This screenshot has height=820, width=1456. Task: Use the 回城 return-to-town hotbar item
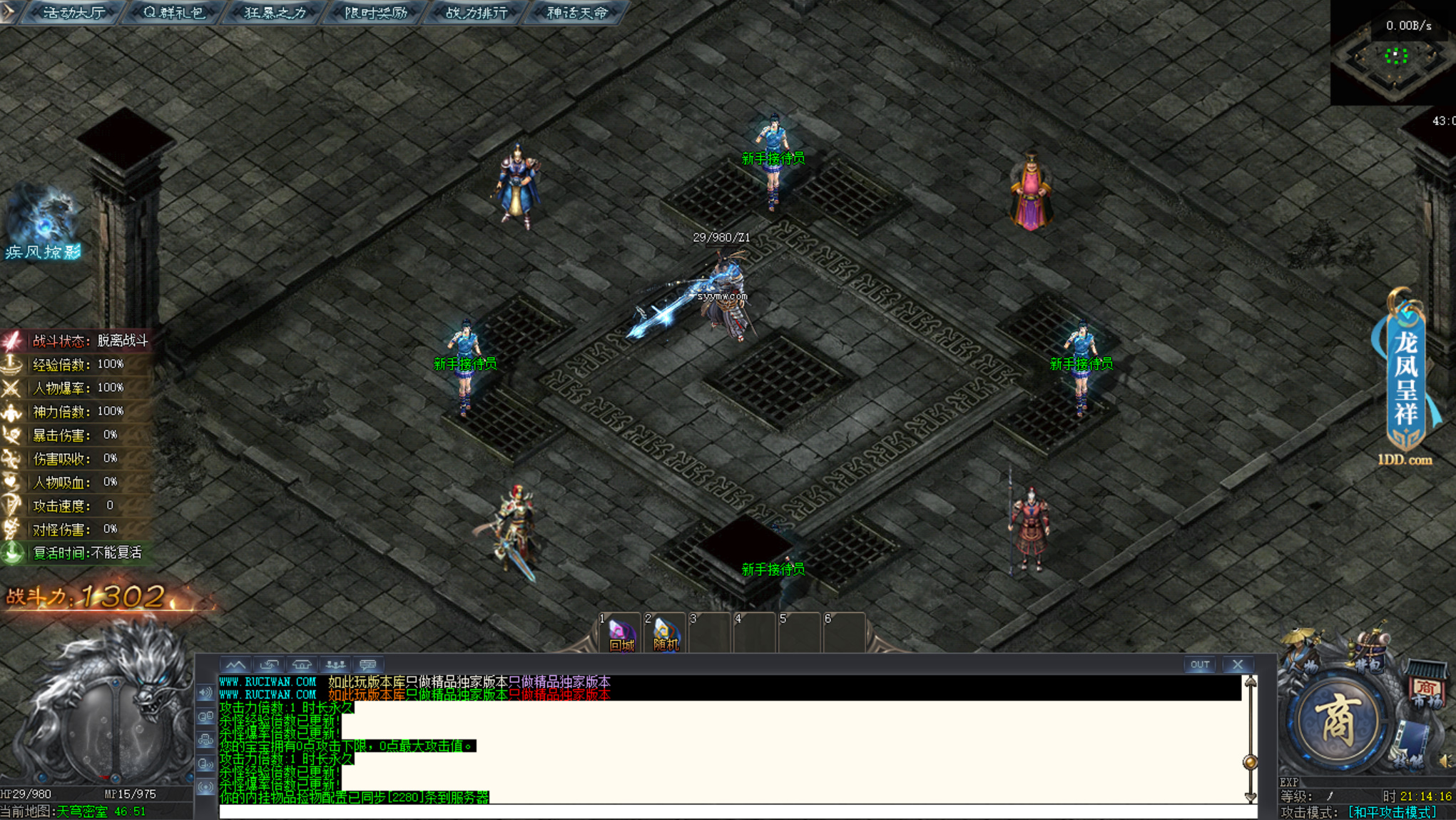(x=621, y=634)
